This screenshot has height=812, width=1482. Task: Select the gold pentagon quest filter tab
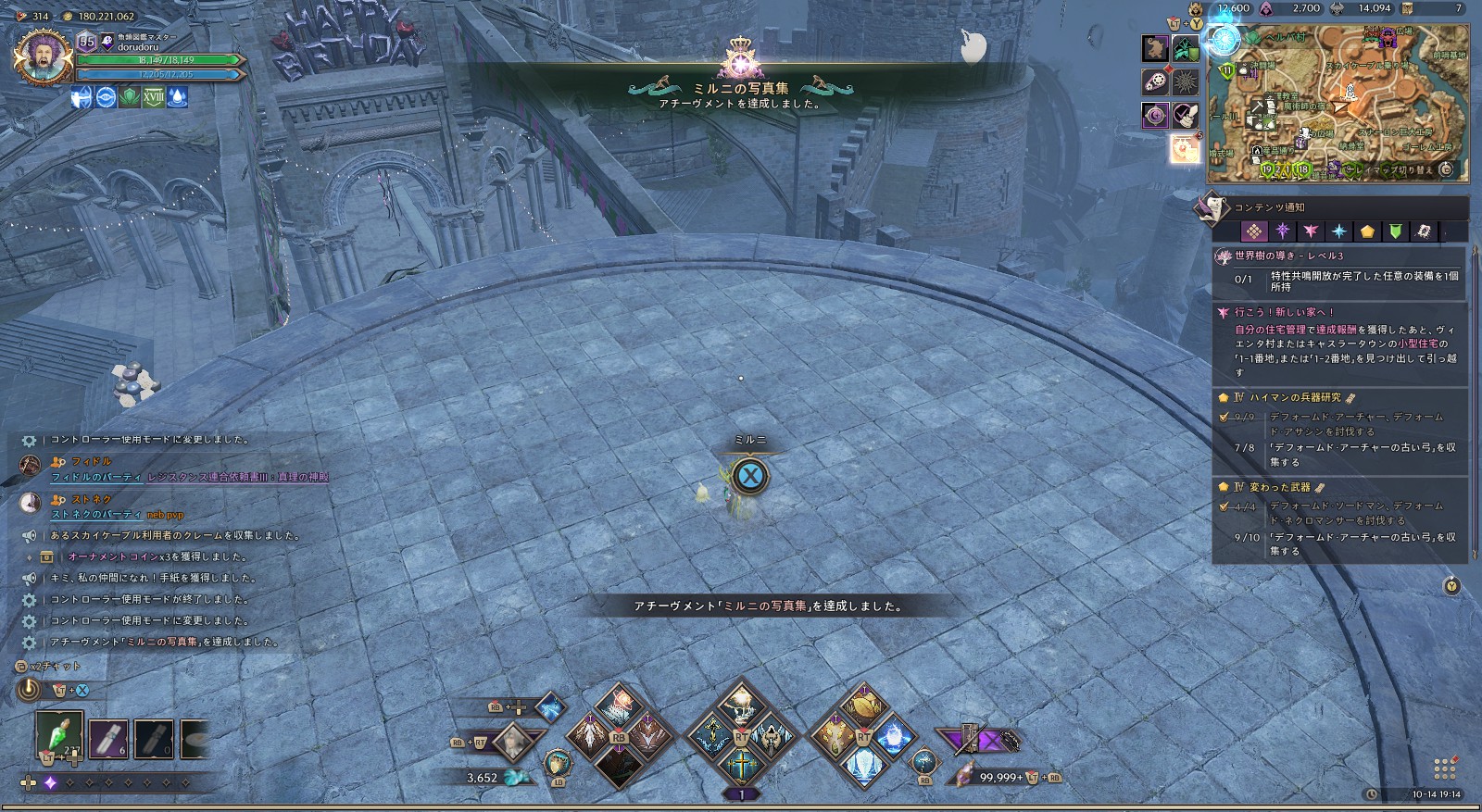[x=1367, y=231]
